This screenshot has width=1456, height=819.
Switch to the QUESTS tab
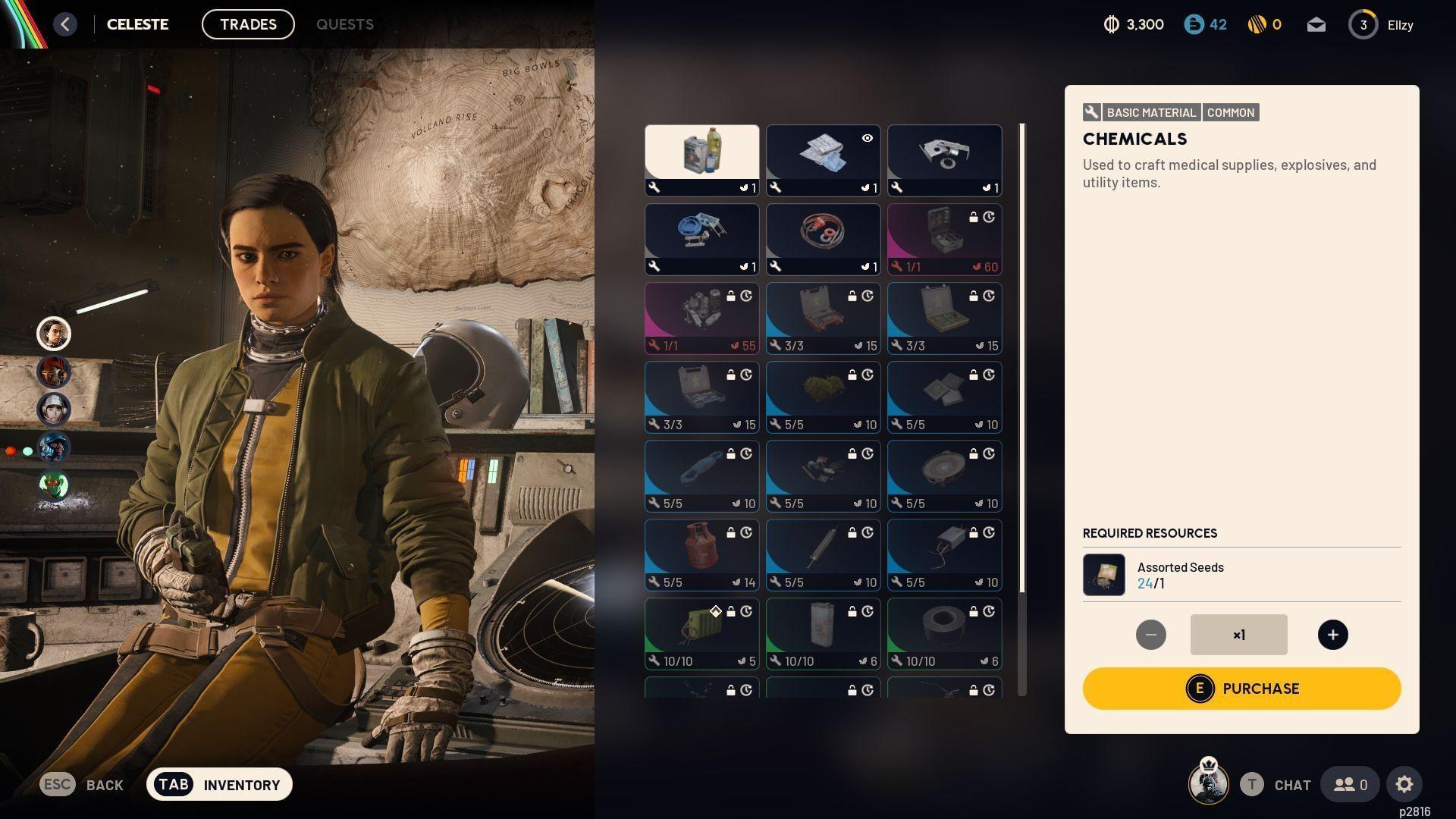tap(345, 24)
